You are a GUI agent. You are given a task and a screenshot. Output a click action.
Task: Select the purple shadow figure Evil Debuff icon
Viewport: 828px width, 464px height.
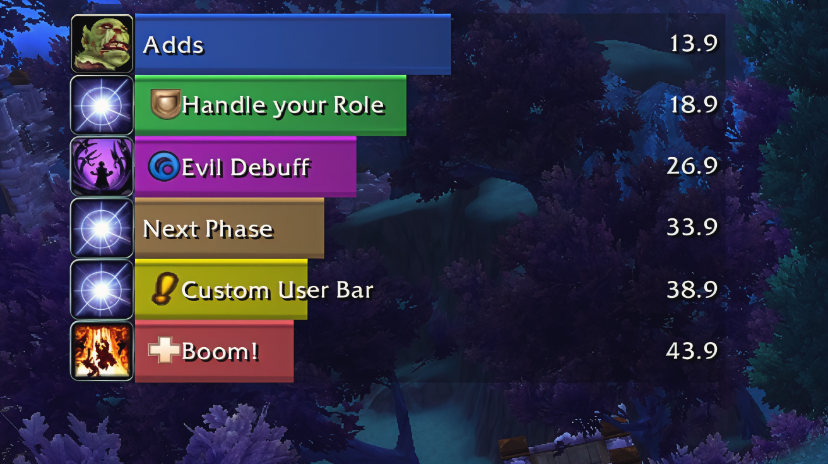coord(102,167)
